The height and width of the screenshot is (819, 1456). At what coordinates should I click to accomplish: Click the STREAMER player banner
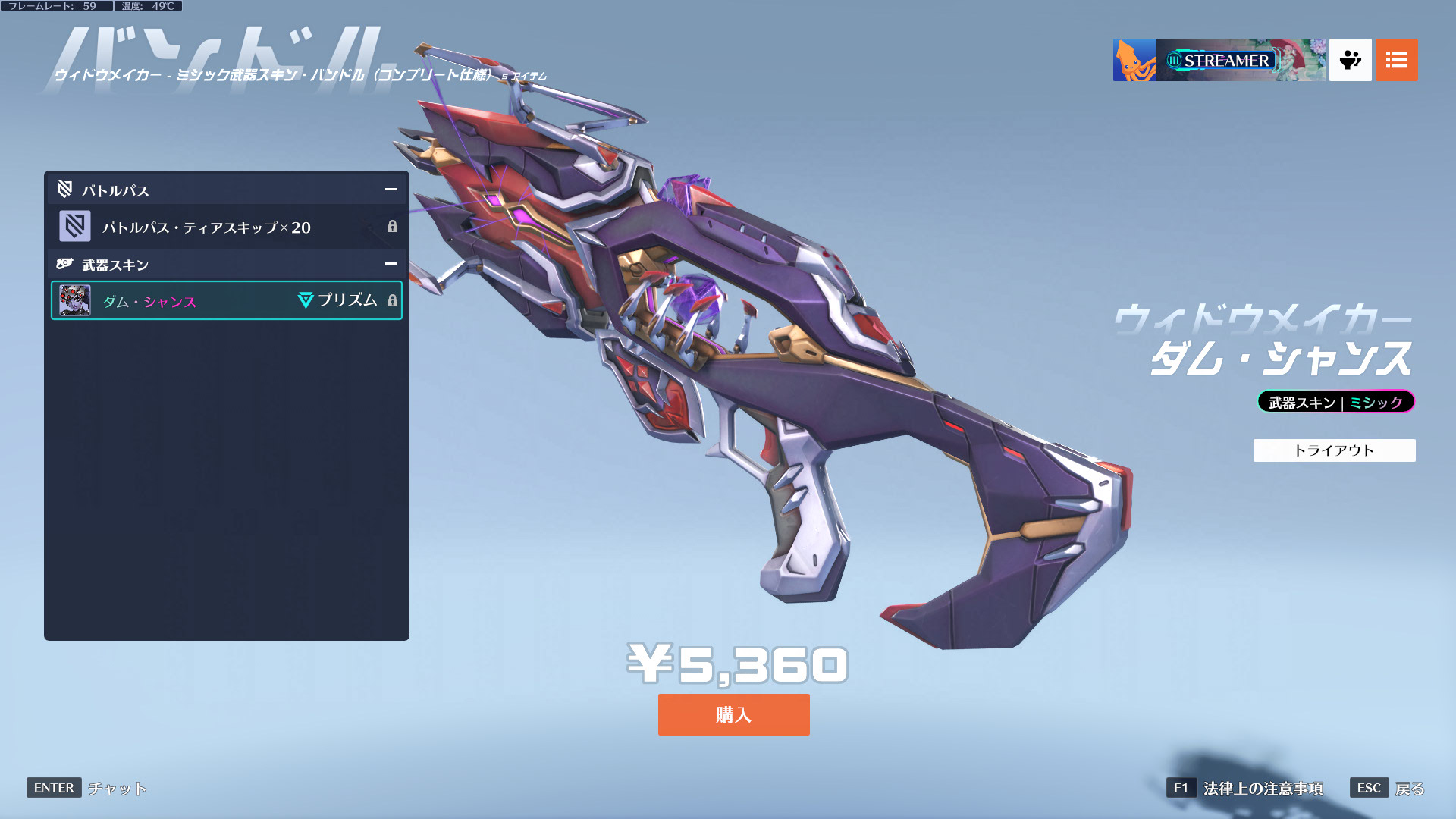click(1219, 60)
